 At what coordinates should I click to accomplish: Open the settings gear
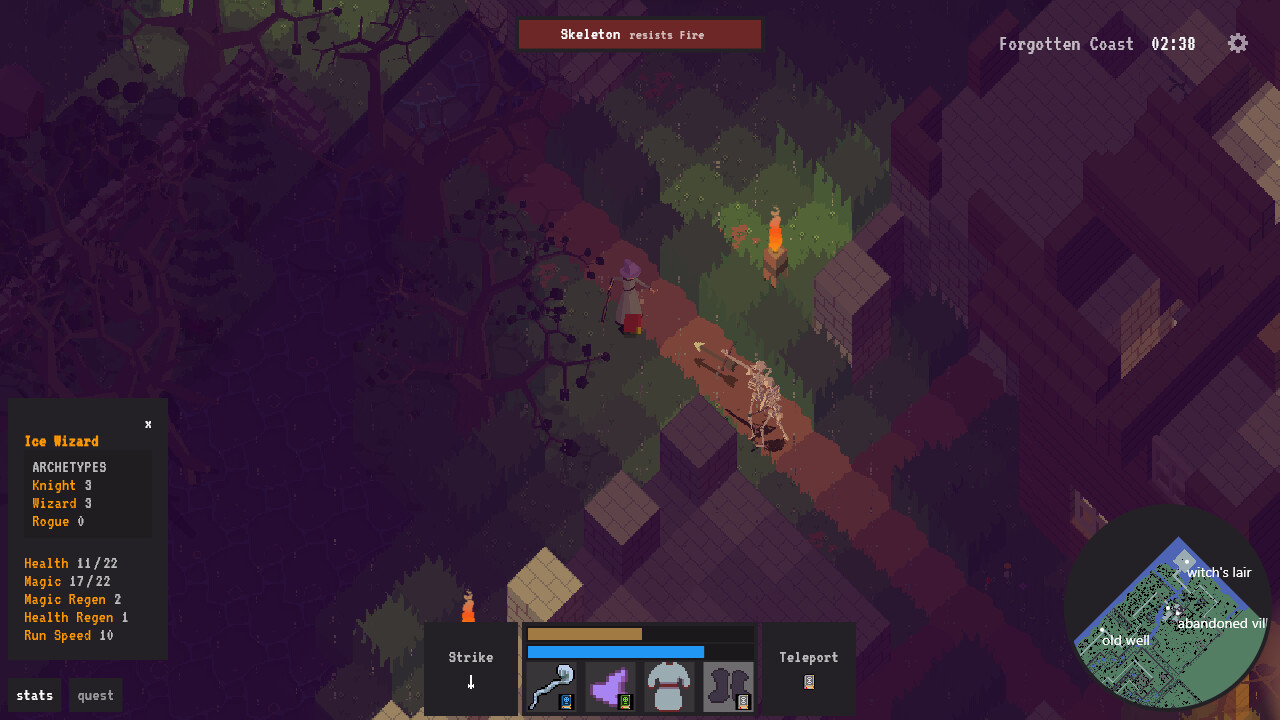[x=1237, y=43]
